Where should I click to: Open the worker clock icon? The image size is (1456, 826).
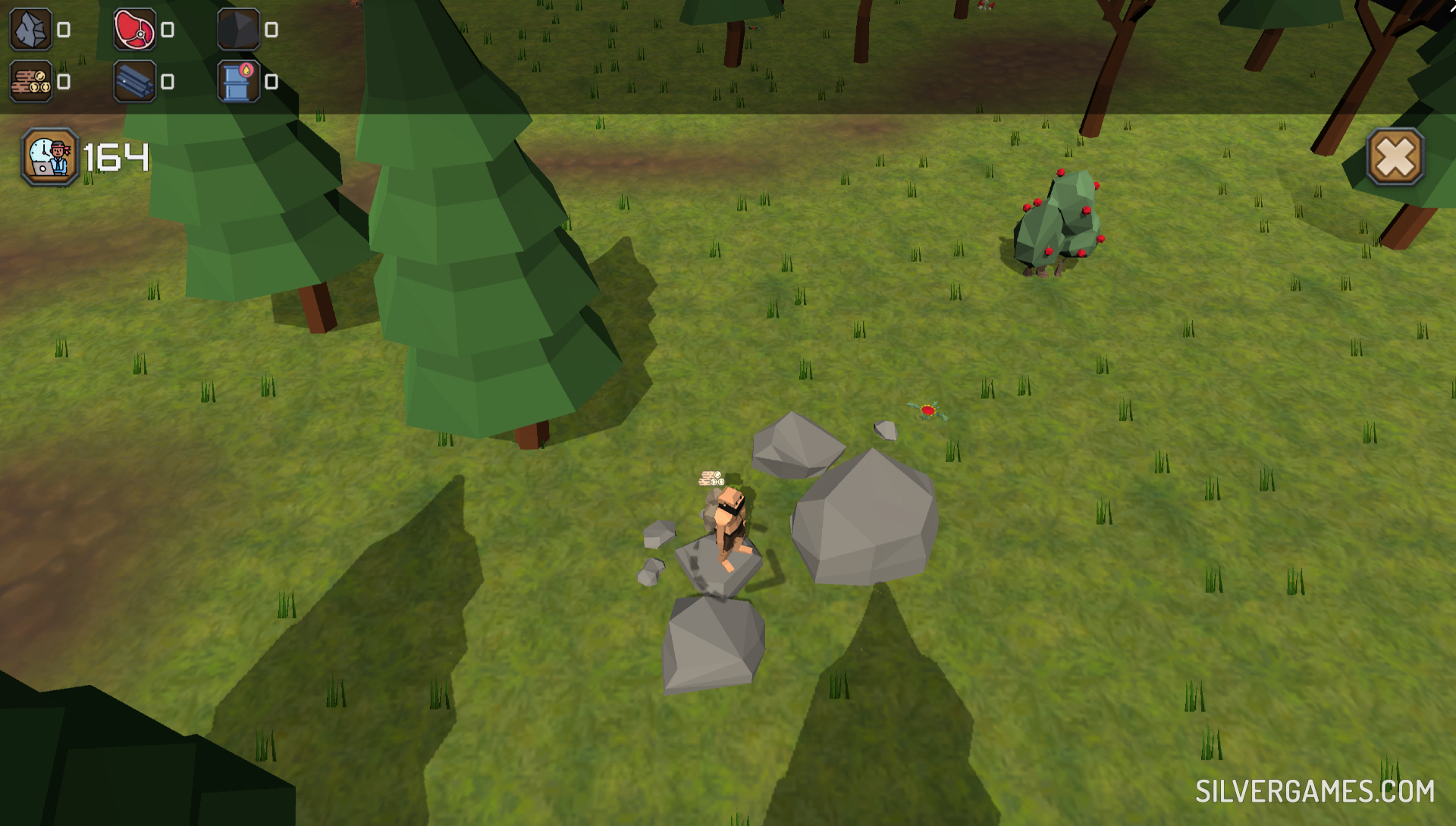pyautogui.click(x=50, y=157)
